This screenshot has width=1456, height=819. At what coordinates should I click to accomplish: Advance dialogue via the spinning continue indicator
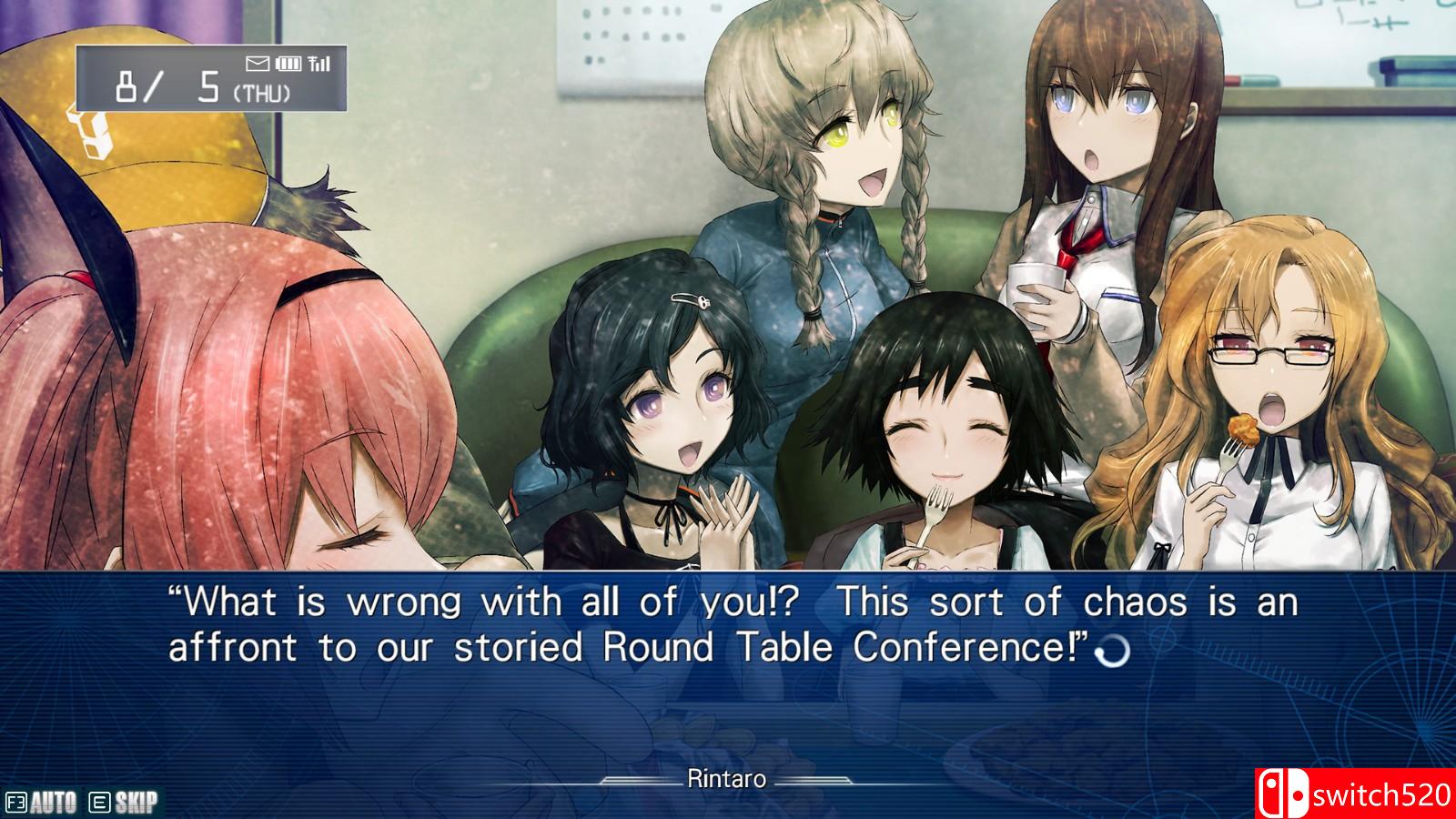click(1114, 651)
